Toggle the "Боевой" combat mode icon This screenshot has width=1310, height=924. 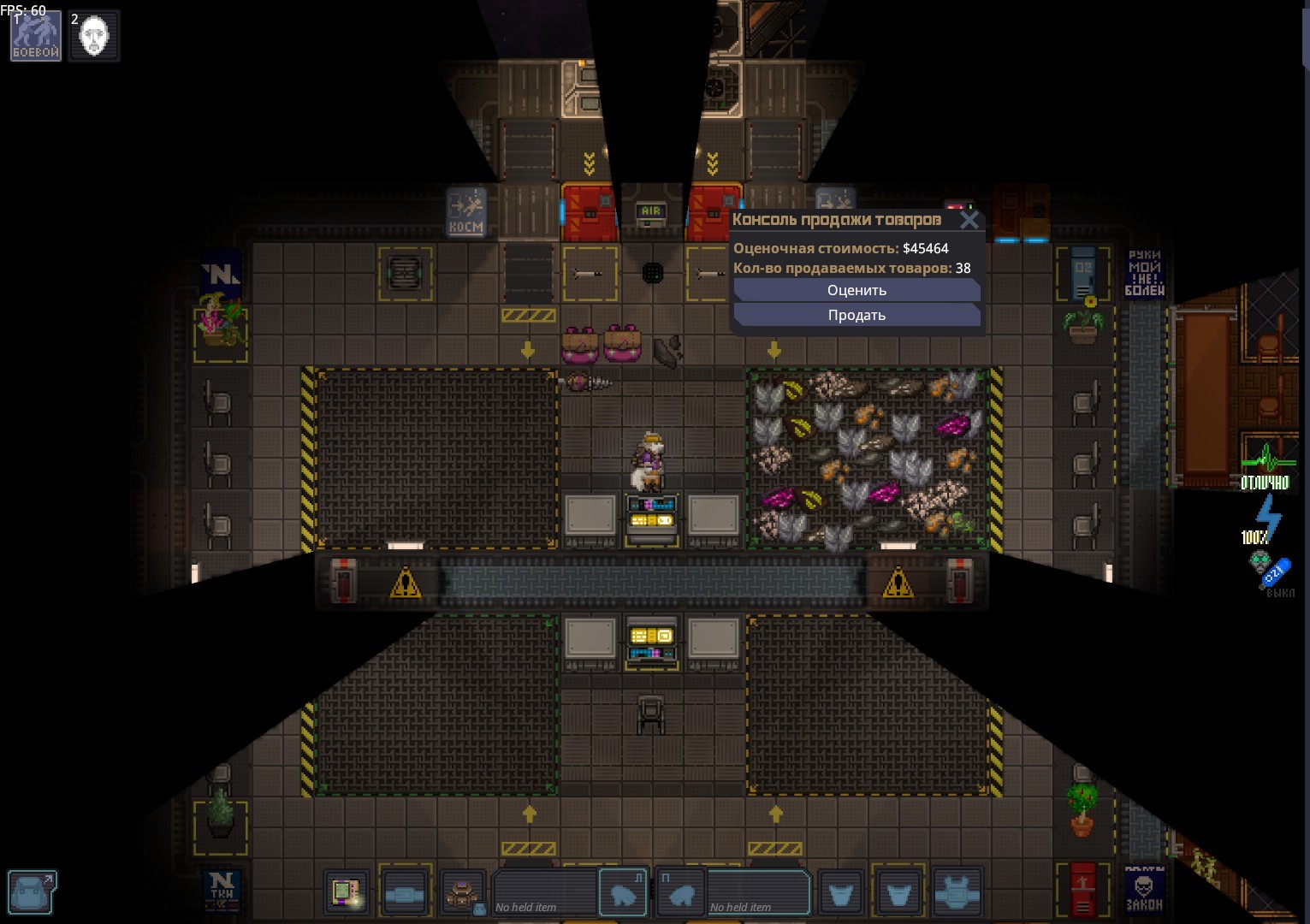(36, 36)
